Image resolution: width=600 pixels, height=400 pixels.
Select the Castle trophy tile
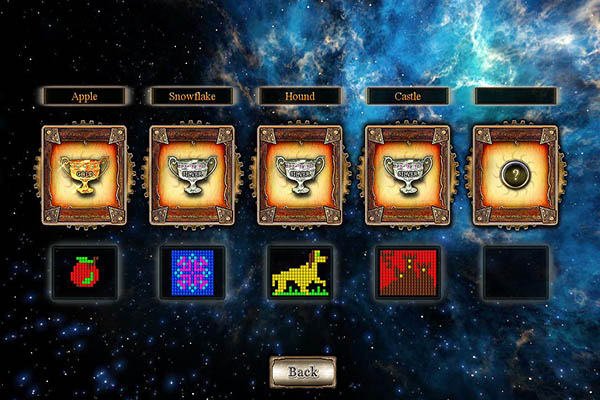408,175
